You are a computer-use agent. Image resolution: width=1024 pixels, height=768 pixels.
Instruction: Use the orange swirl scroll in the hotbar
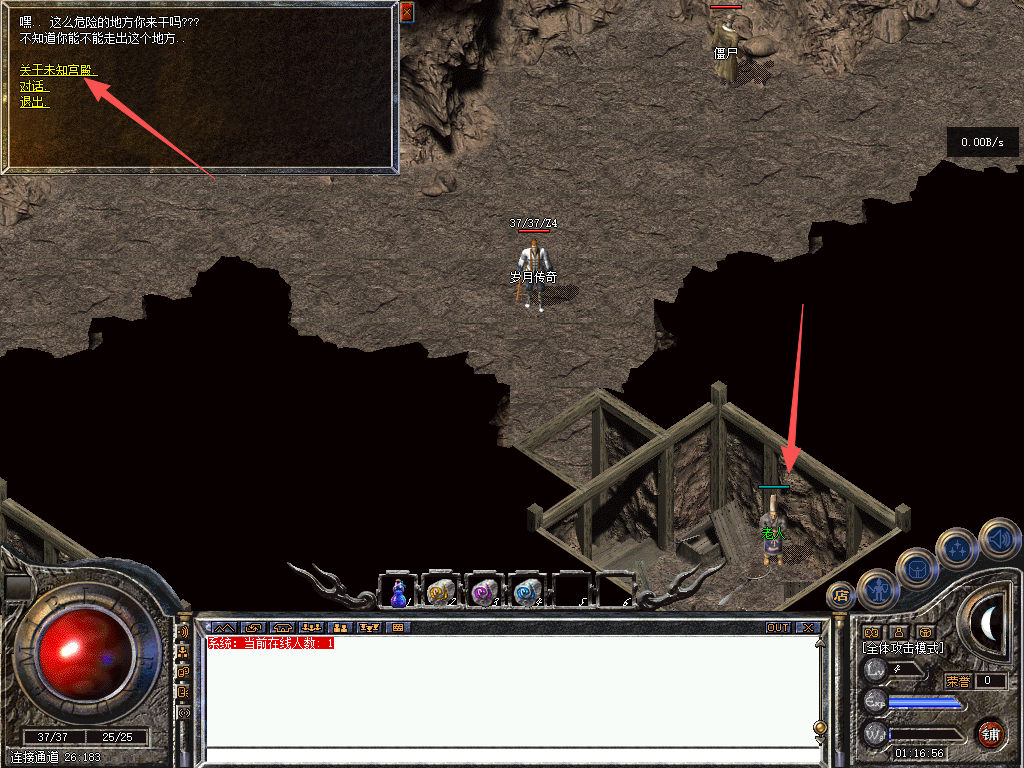(441, 593)
